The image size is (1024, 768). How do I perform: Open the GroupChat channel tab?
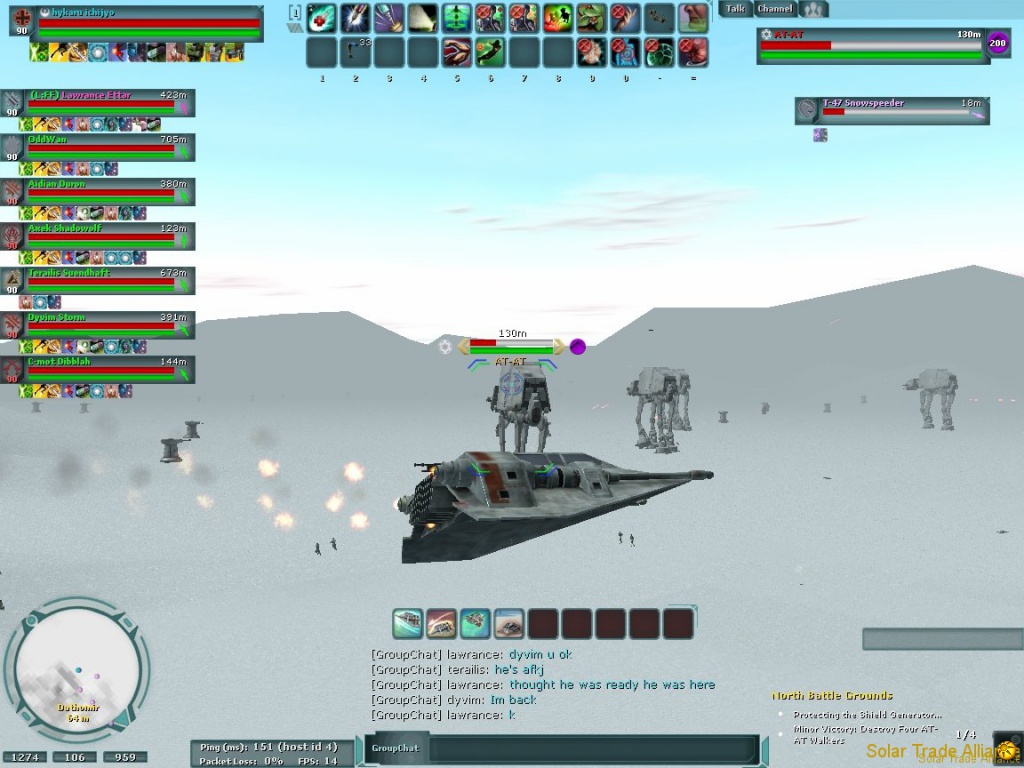click(395, 748)
